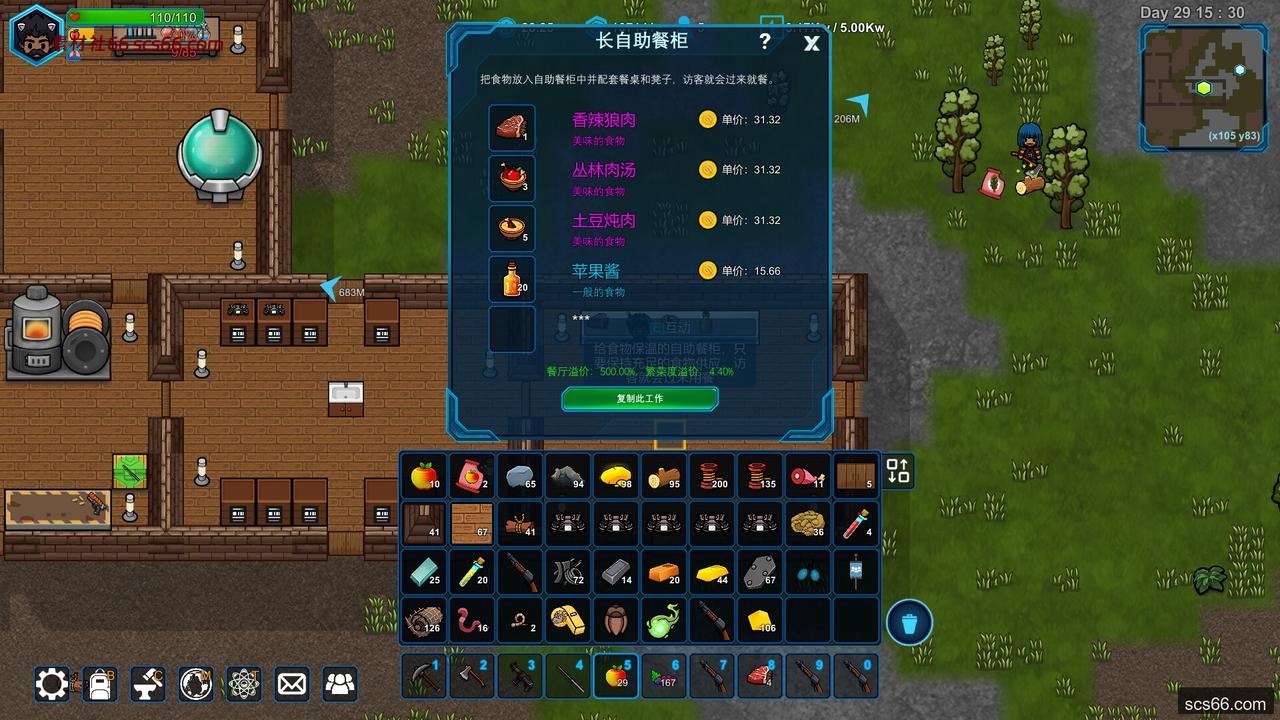The image size is (1280, 720).
Task: Click the 香辣狼肉 steak thumbnail in the cabinet
Action: click(x=511, y=128)
